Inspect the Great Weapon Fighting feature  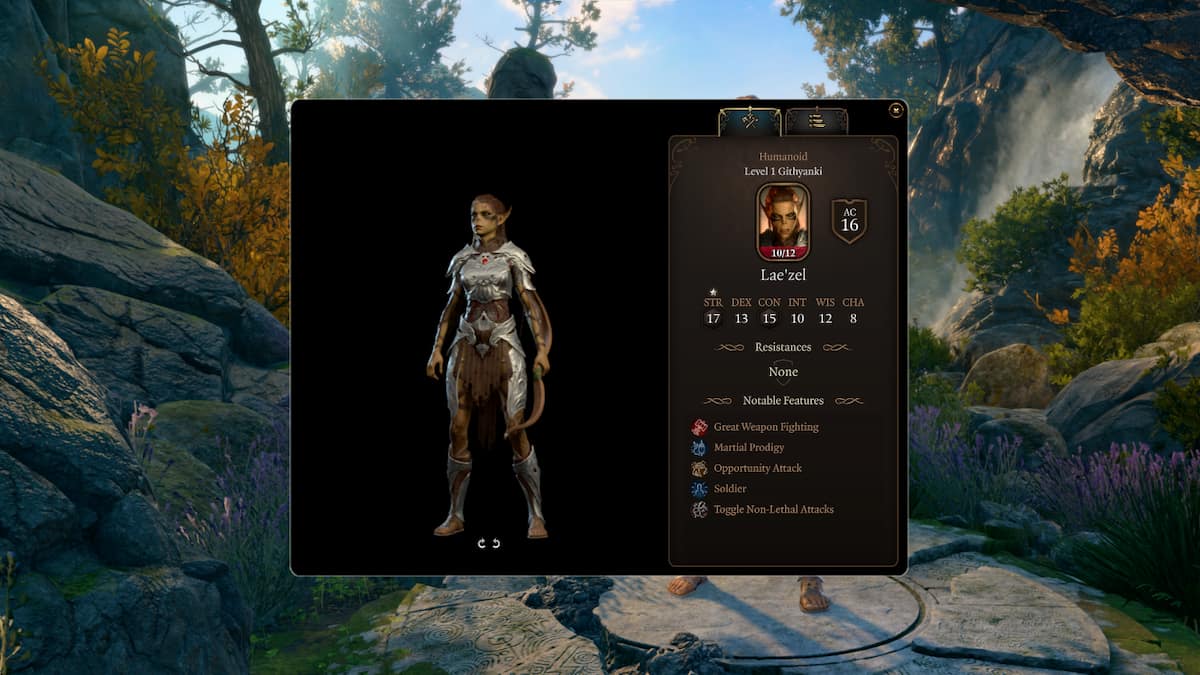pos(765,427)
